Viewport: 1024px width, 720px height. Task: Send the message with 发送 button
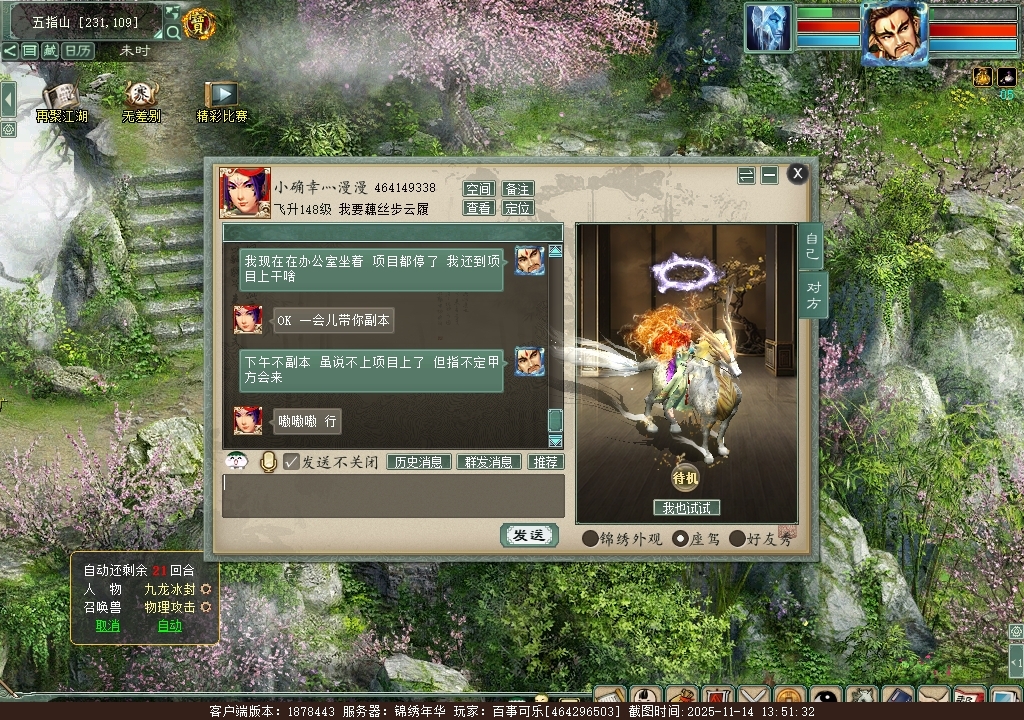(528, 535)
